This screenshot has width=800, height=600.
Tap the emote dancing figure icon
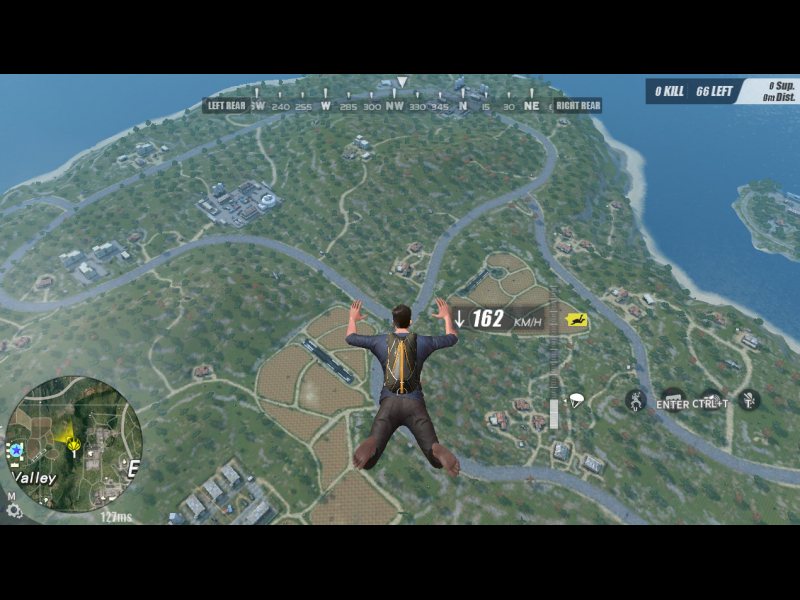tap(636, 401)
